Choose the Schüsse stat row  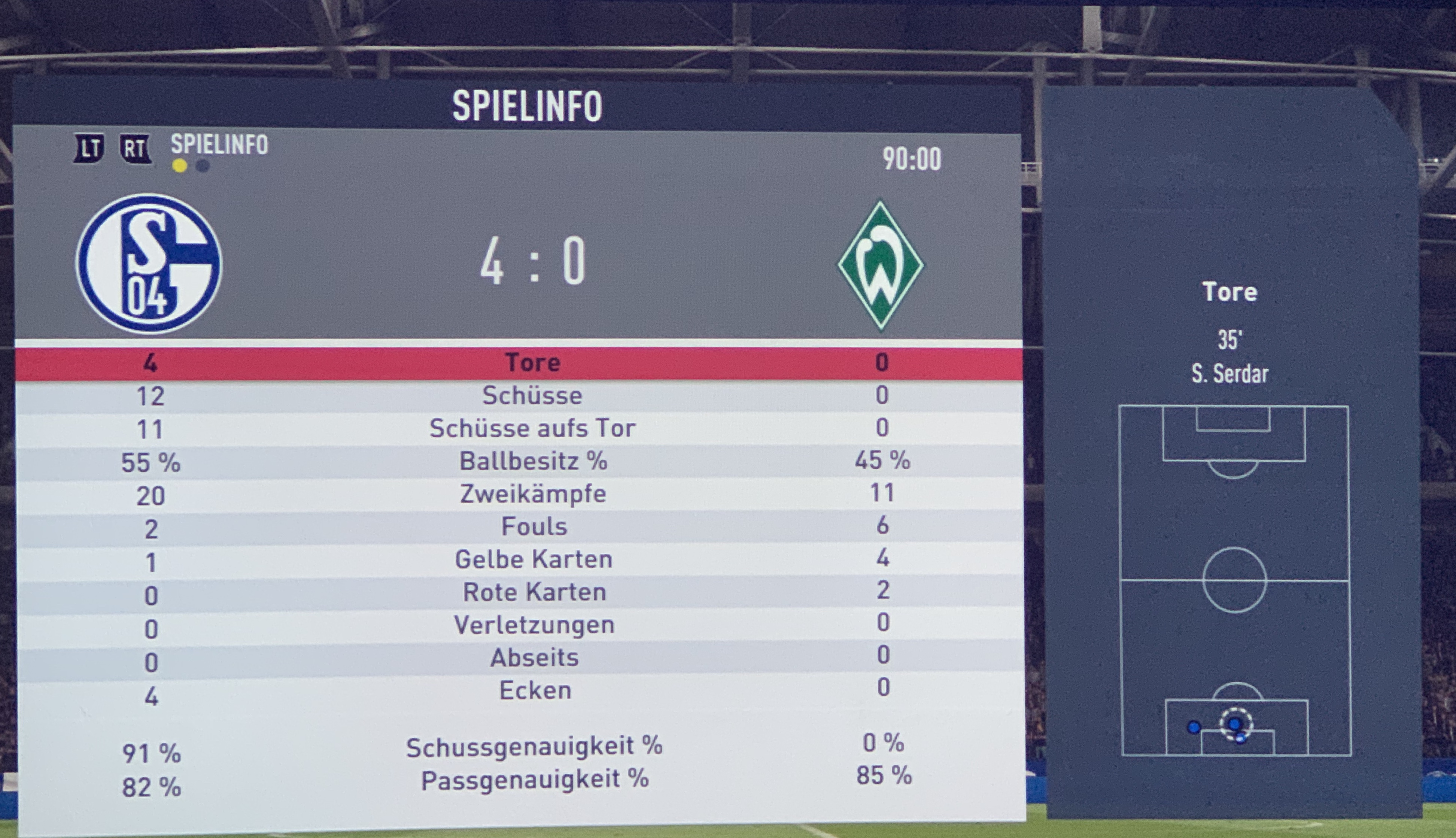[532, 395]
